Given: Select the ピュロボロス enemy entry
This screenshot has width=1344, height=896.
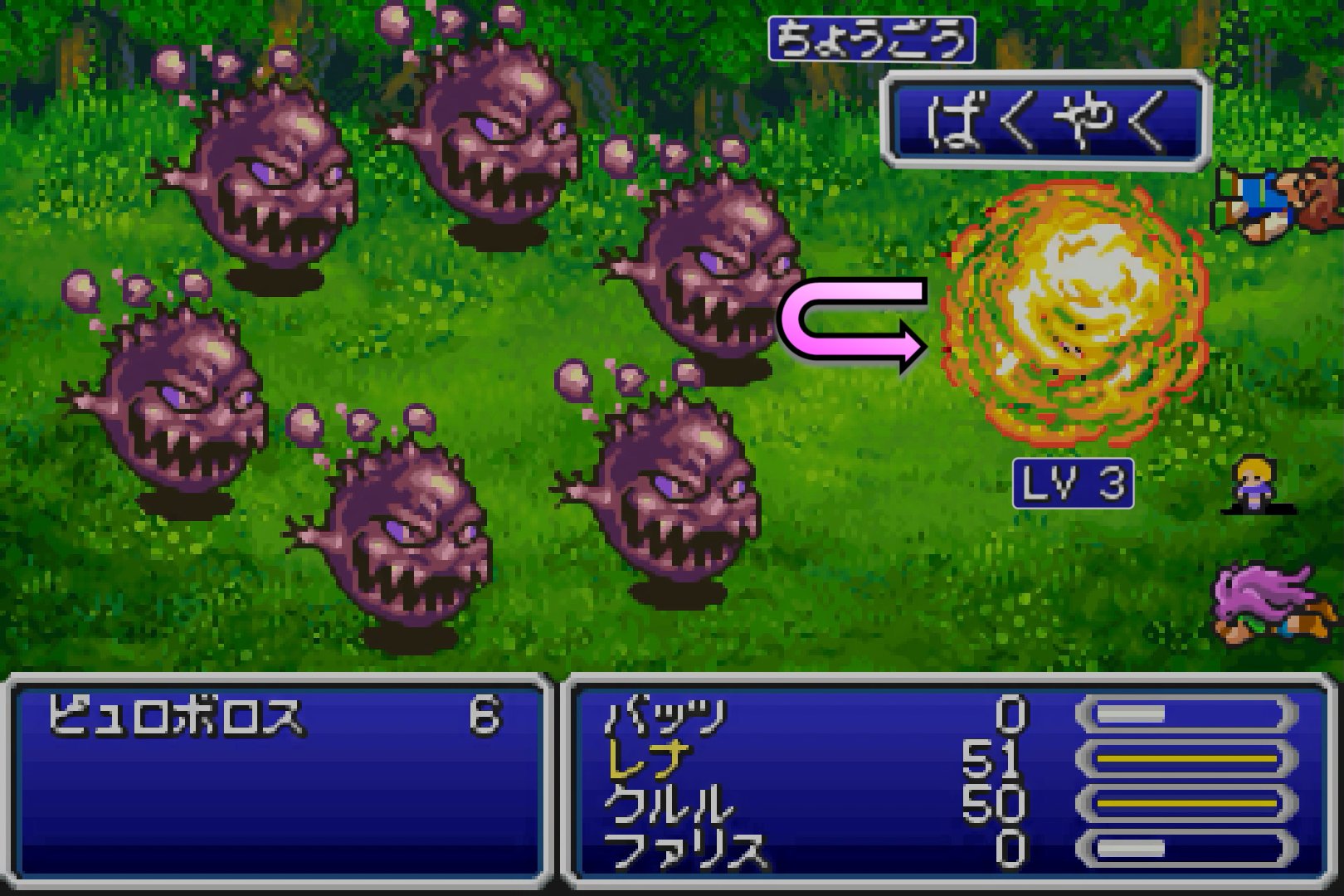Looking at the screenshot, I should tap(176, 715).
